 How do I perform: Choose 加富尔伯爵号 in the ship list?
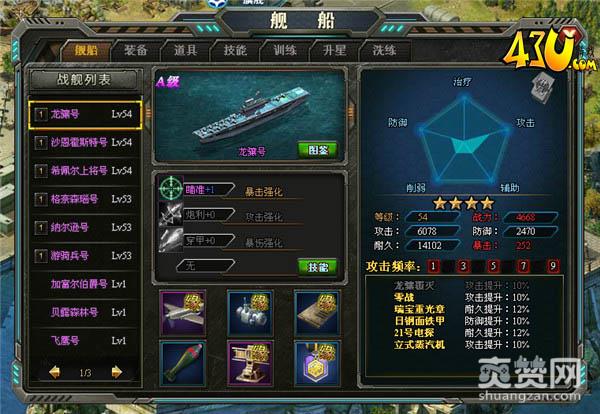(x=85, y=284)
